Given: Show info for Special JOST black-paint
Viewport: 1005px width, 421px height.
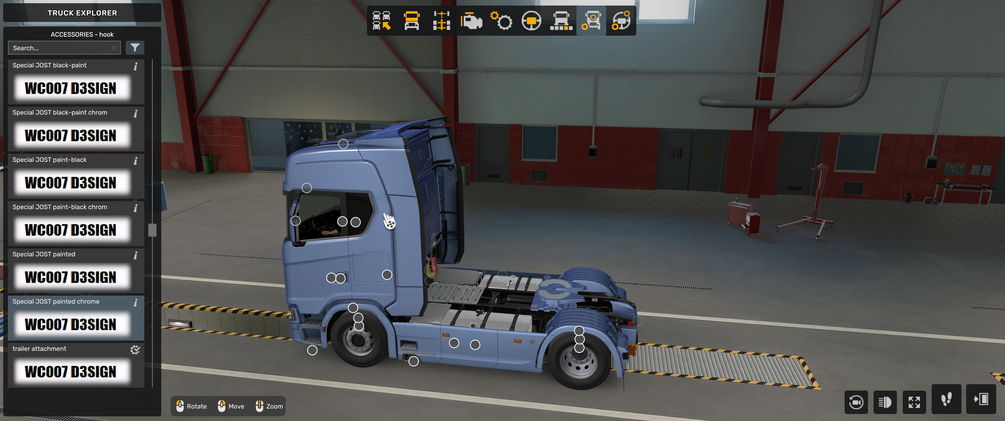Looking at the screenshot, I should click(x=135, y=66).
